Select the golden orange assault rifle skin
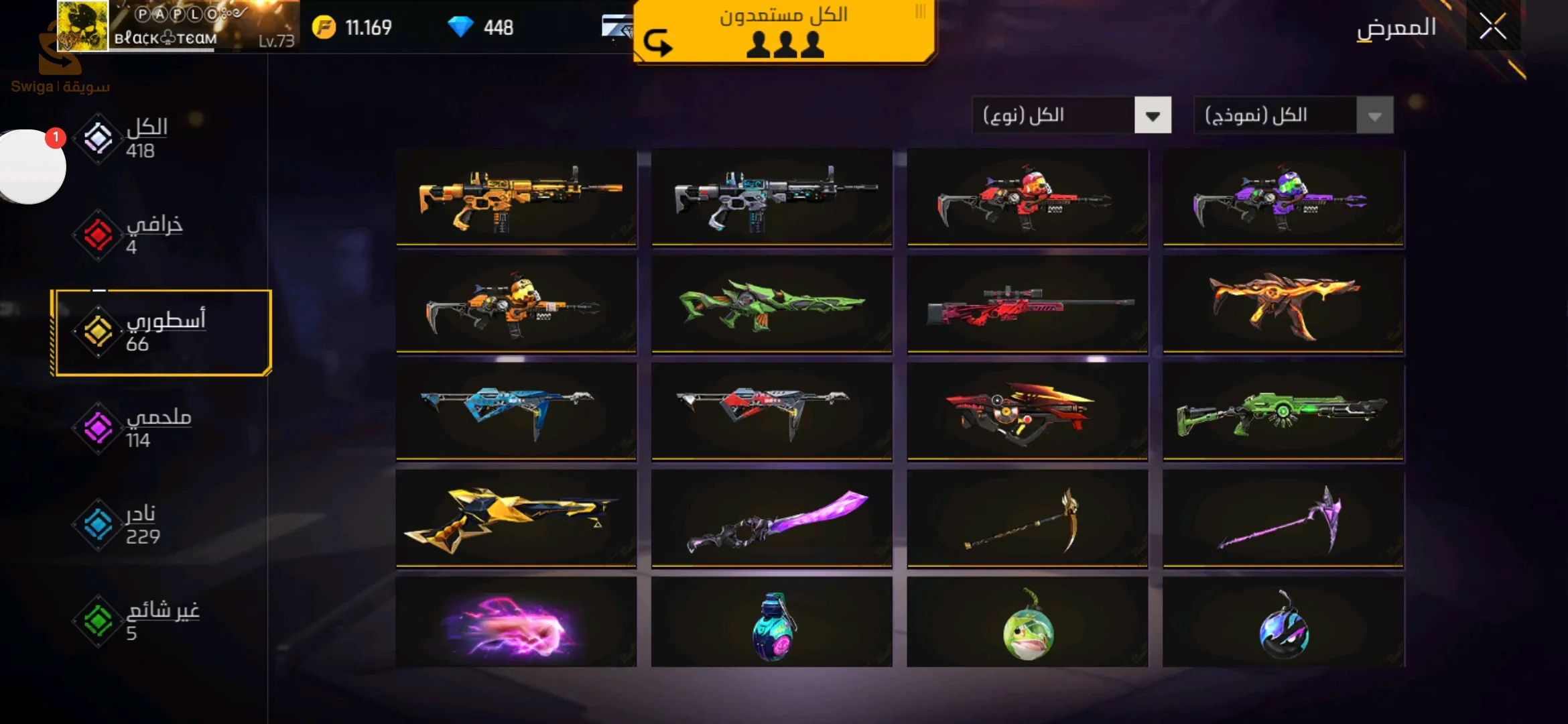 coord(516,197)
